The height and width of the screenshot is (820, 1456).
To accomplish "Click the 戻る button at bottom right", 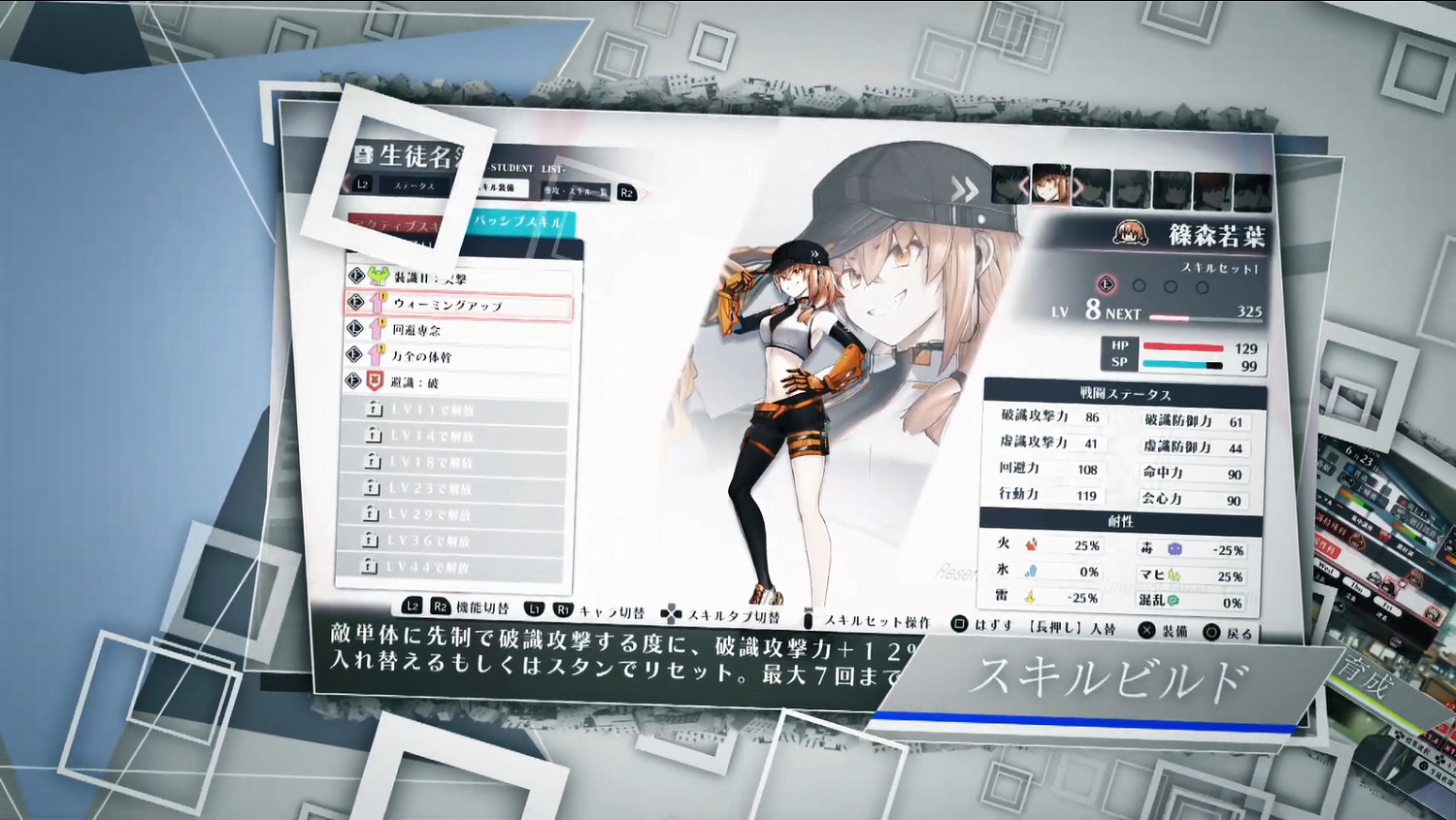I will [x=1225, y=632].
